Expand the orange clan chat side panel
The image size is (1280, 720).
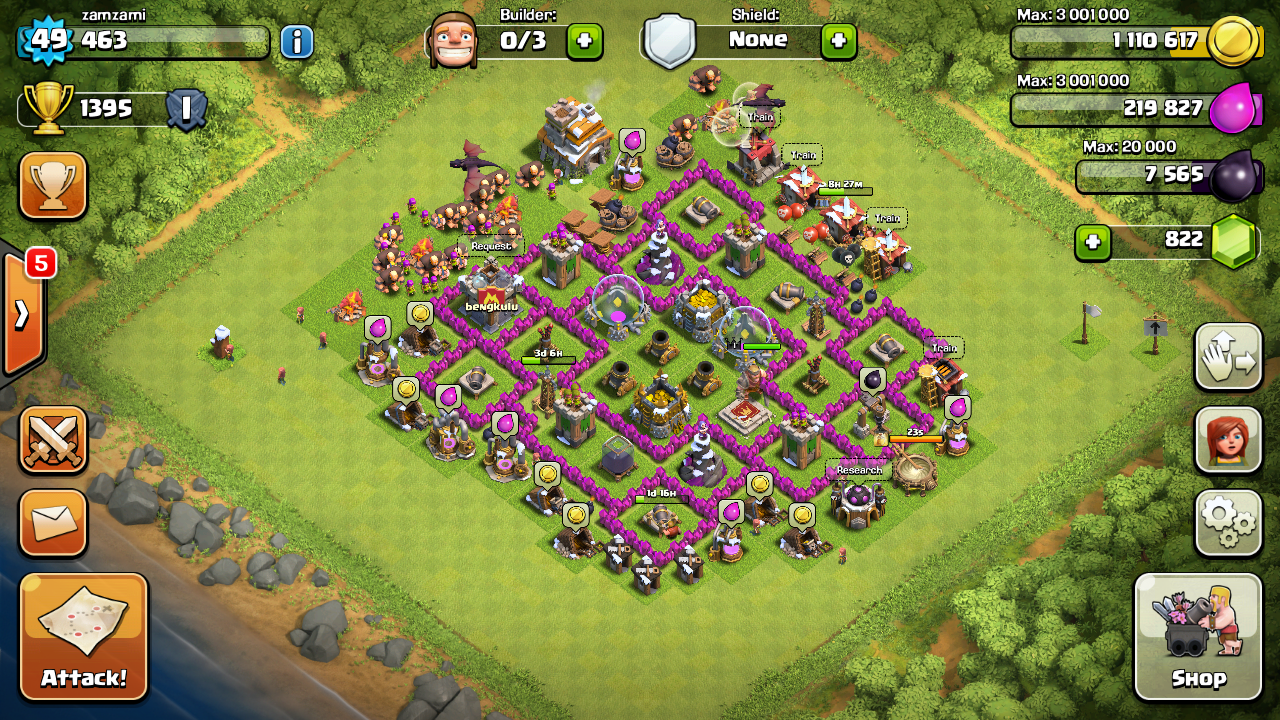pyautogui.click(x=22, y=312)
